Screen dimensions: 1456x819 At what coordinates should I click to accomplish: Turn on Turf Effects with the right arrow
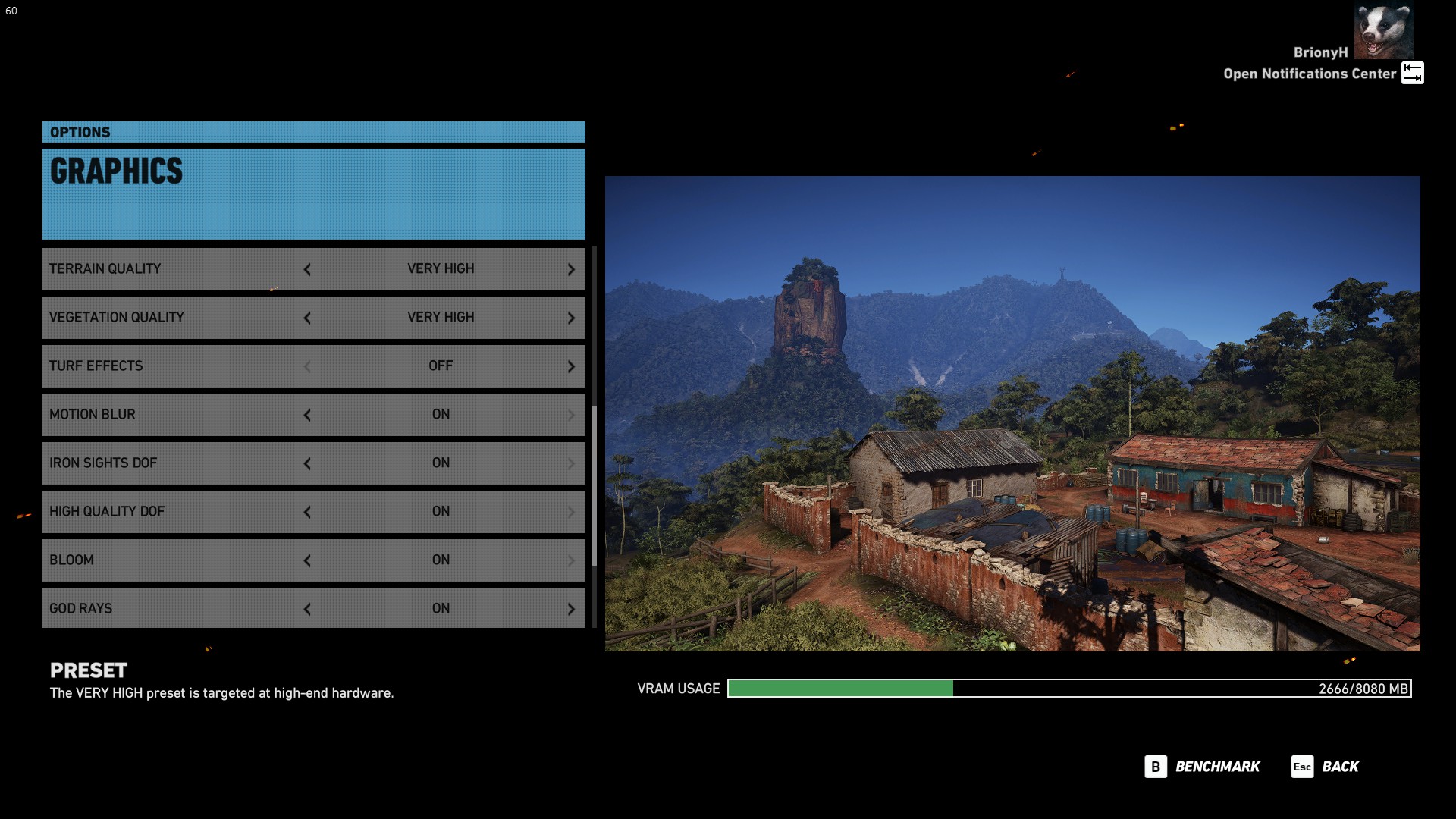click(571, 366)
